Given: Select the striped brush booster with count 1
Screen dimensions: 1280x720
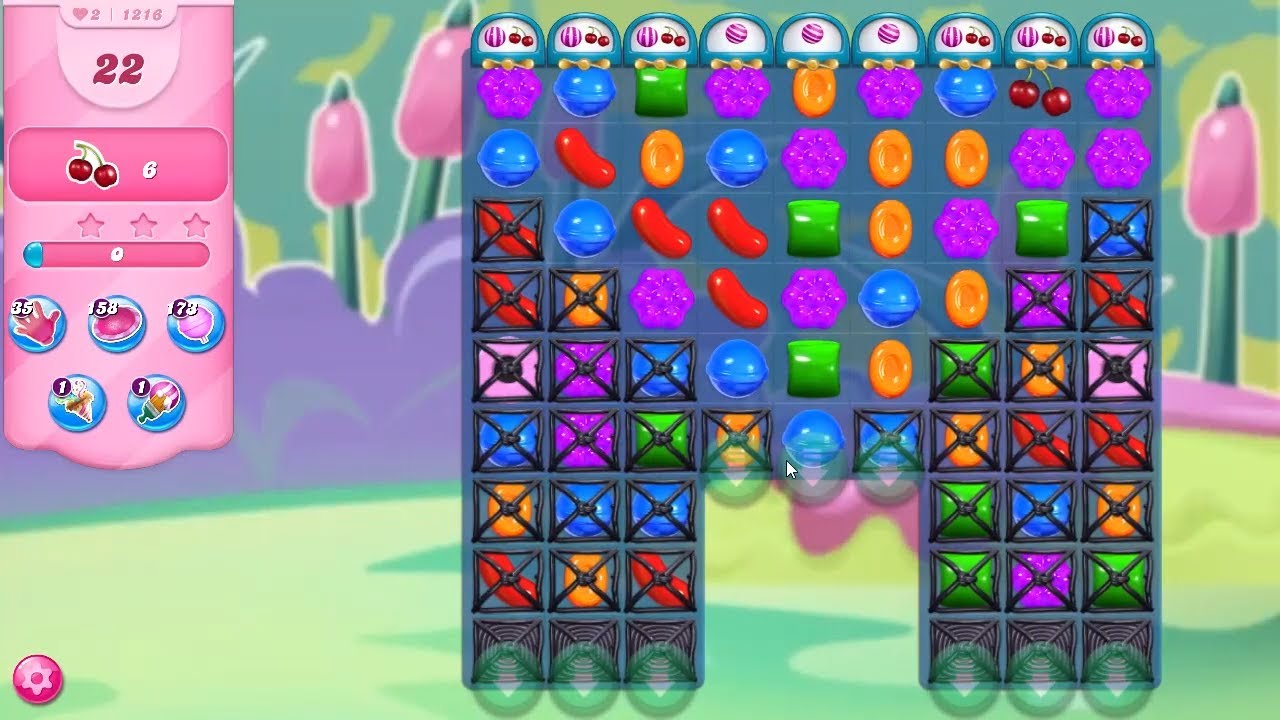Looking at the screenshot, I should click(150, 405).
